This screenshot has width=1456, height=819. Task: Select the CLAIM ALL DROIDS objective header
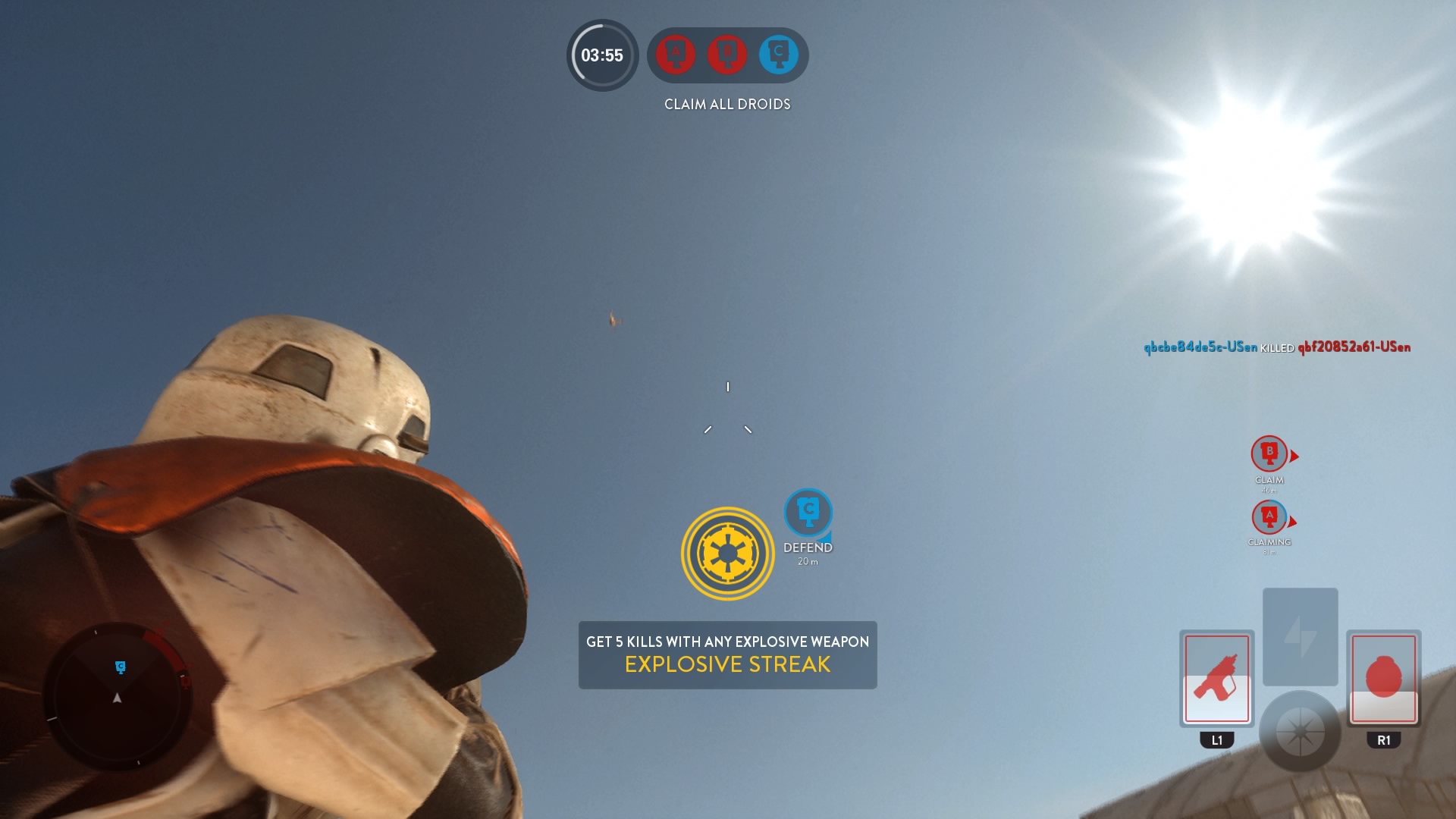coord(726,104)
